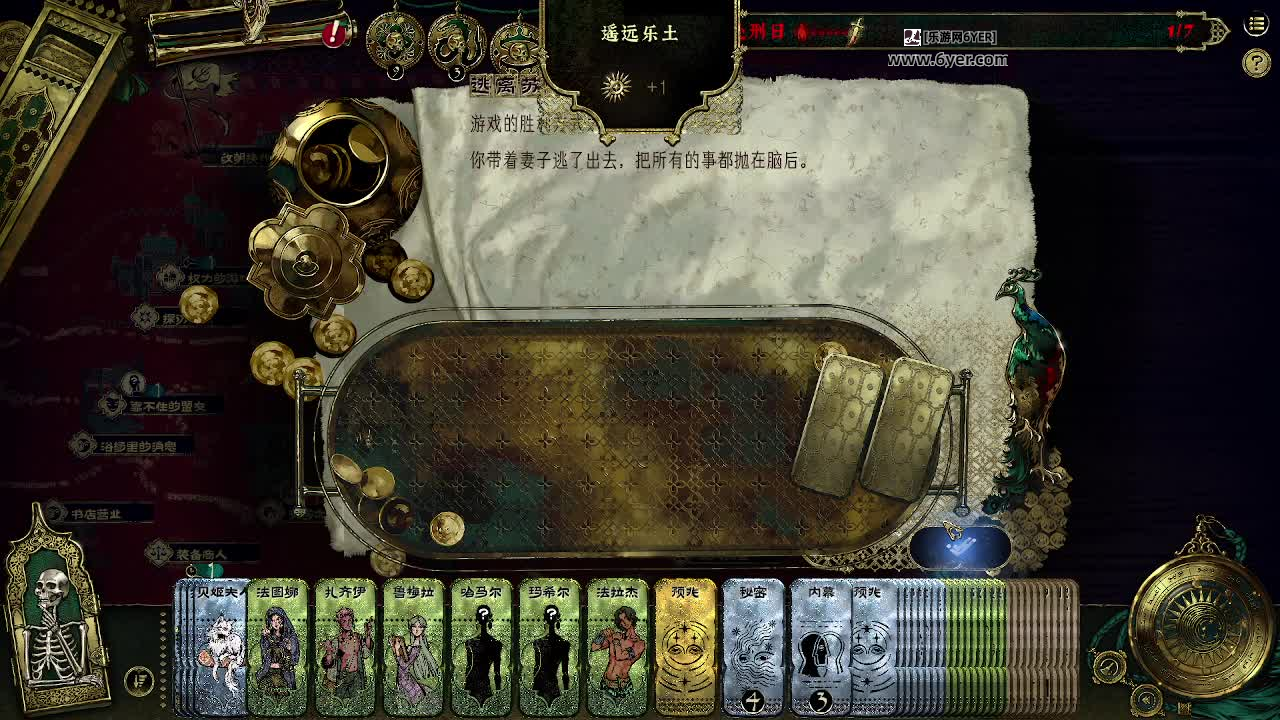Select the 法图娜 character card
Screen dimensions: 1280x720
(278, 647)
